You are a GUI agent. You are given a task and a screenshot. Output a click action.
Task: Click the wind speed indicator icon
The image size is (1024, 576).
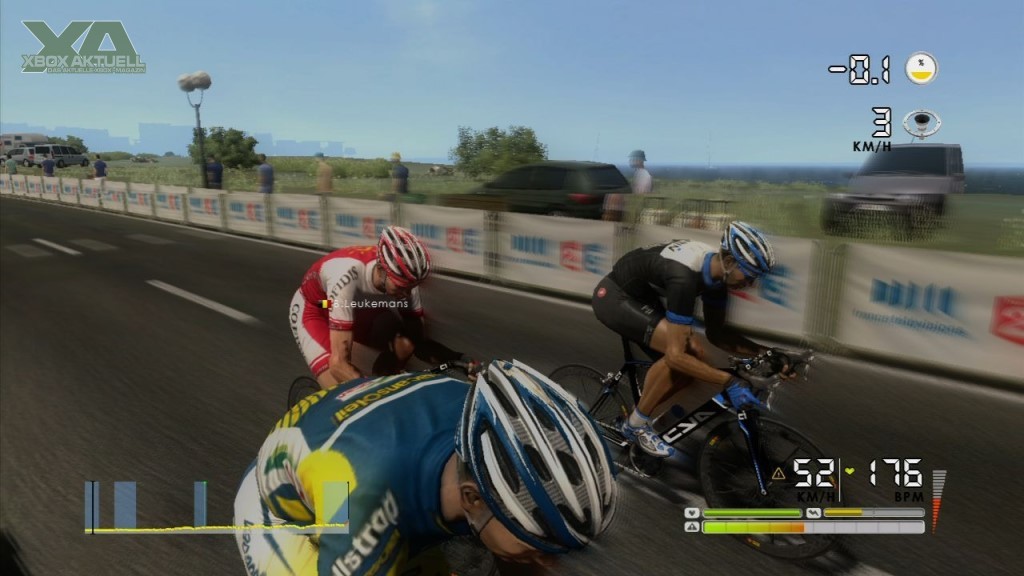[x=921, y=123]
